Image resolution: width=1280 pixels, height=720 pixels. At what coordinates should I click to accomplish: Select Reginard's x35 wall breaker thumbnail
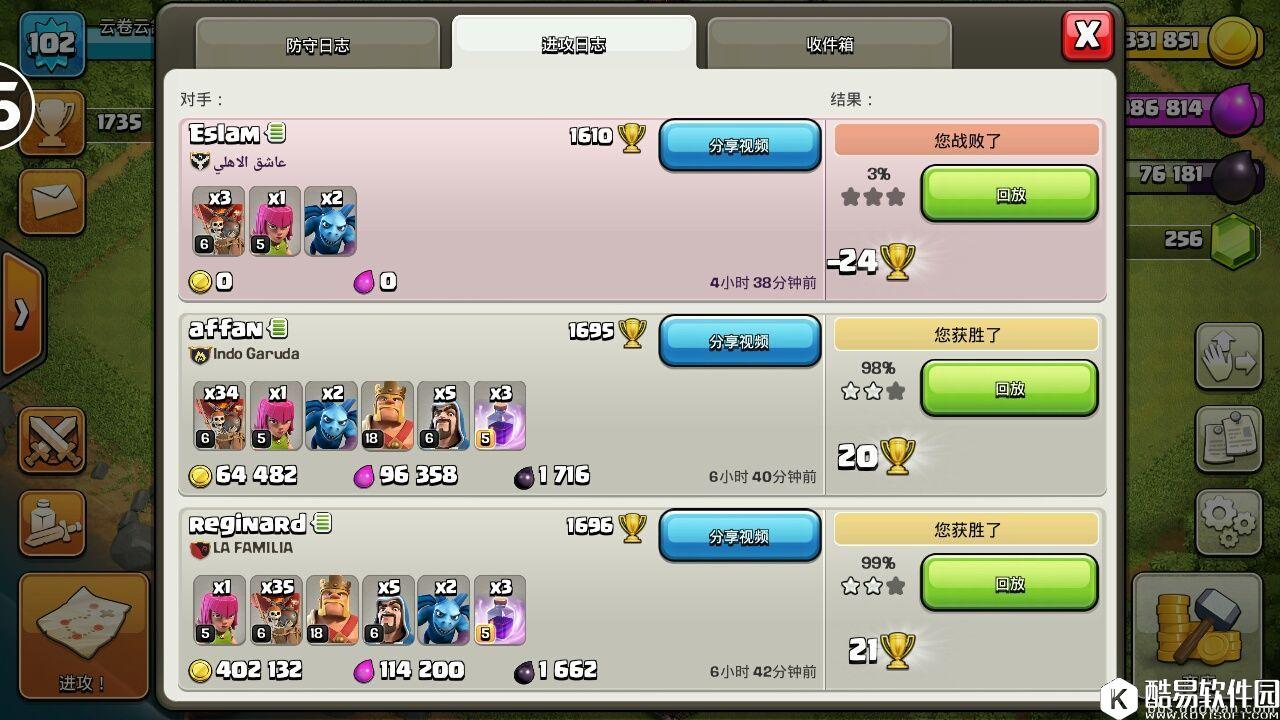coord(275,610)
